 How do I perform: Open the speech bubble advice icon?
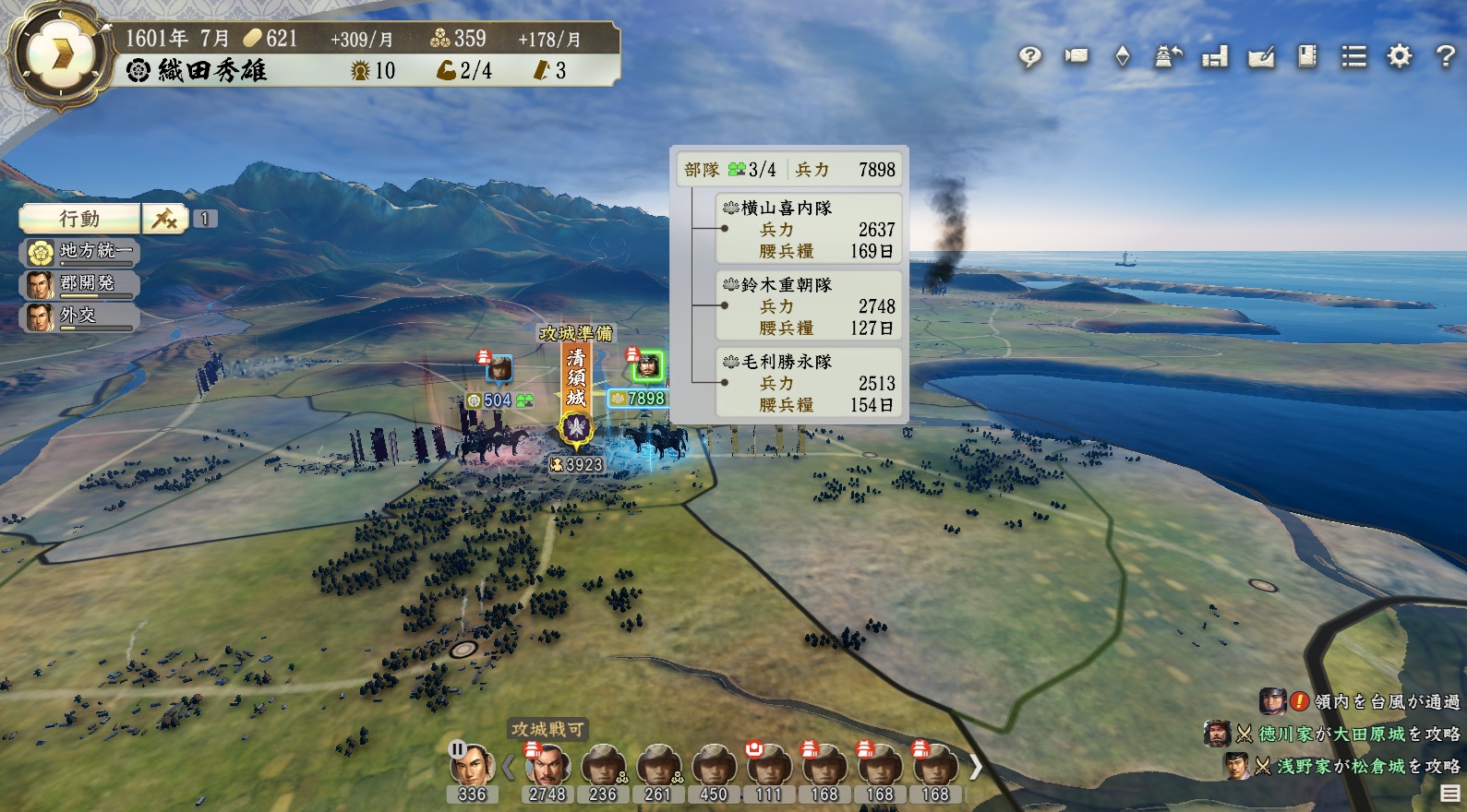1029,57
